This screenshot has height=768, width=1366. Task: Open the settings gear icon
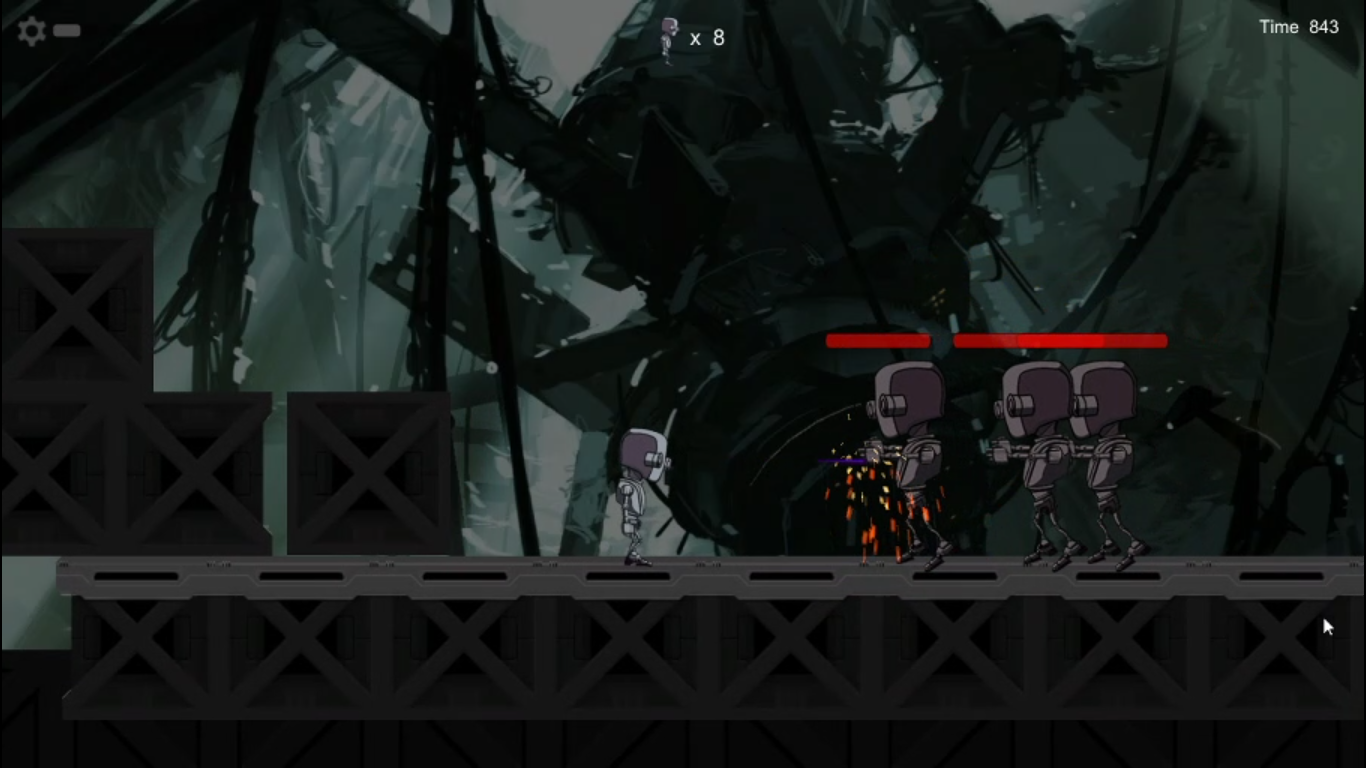point(31,30)
